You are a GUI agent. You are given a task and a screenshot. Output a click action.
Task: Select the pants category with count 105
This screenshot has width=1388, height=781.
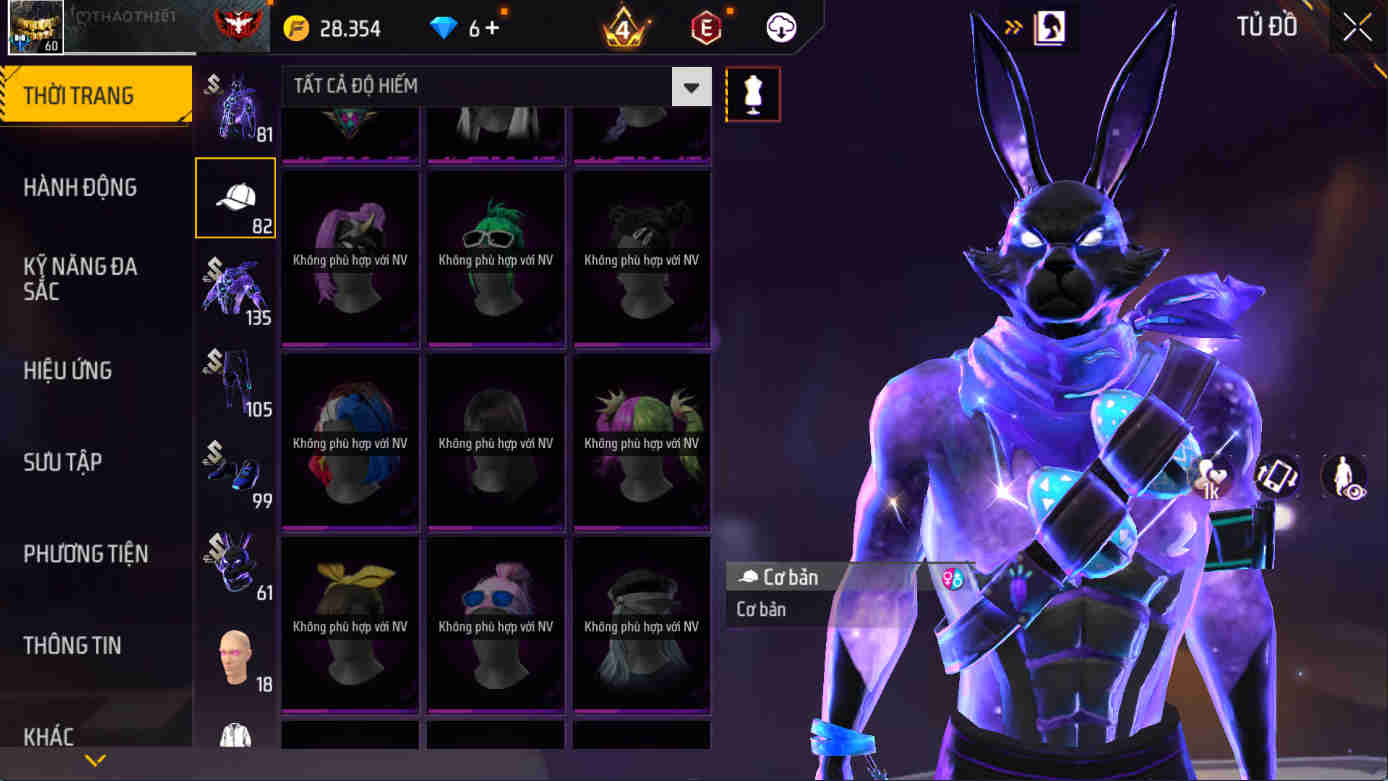[235, 380]
